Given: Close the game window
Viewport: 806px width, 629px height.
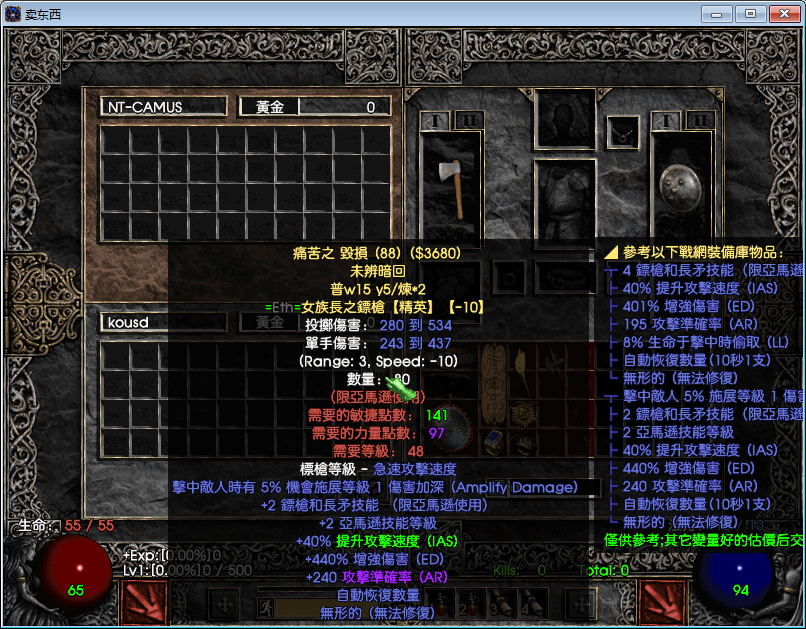Looking at the screenshot, I should pos(783,13).
